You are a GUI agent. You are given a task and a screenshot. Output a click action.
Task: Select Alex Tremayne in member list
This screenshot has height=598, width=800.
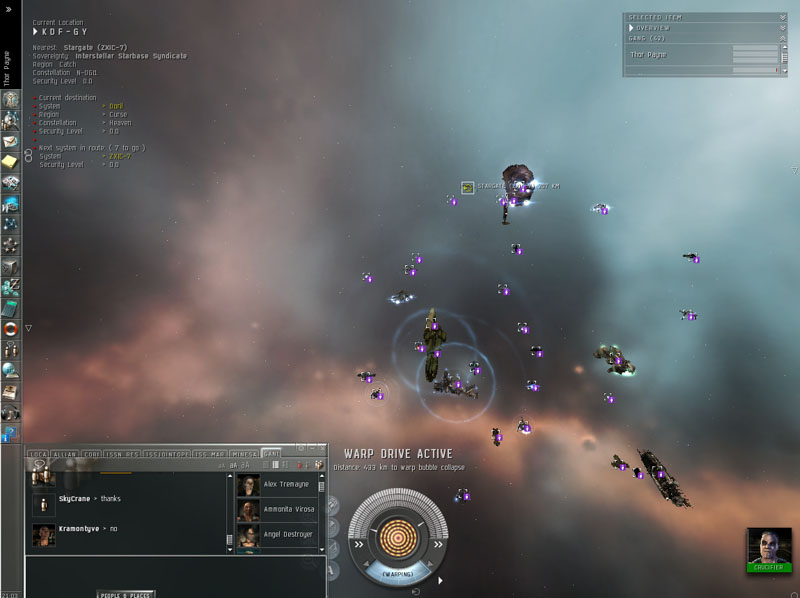(289, 484)
